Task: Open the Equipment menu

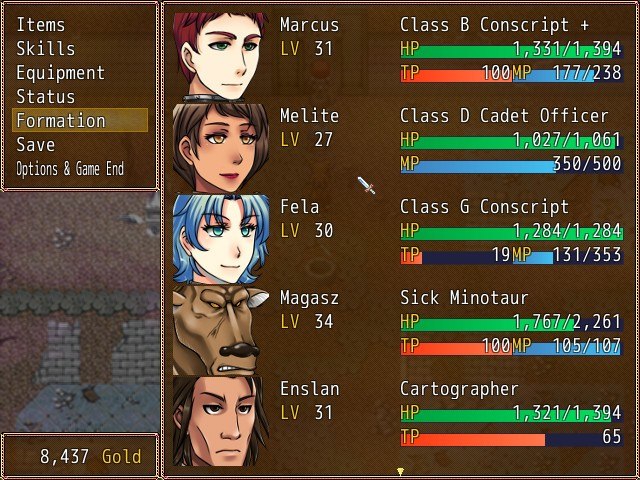Action: 60,73
